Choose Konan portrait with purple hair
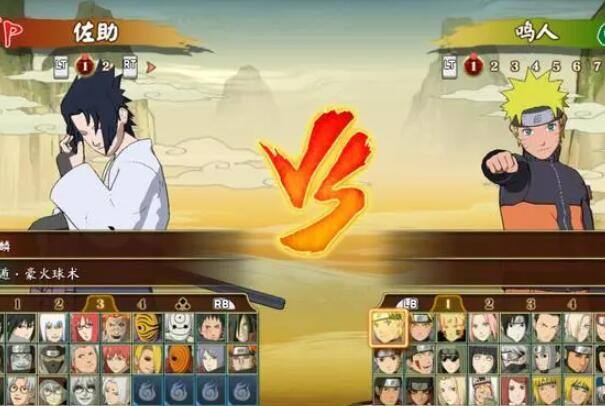Screen dimensions: 605x406 [x=208, y=358]
